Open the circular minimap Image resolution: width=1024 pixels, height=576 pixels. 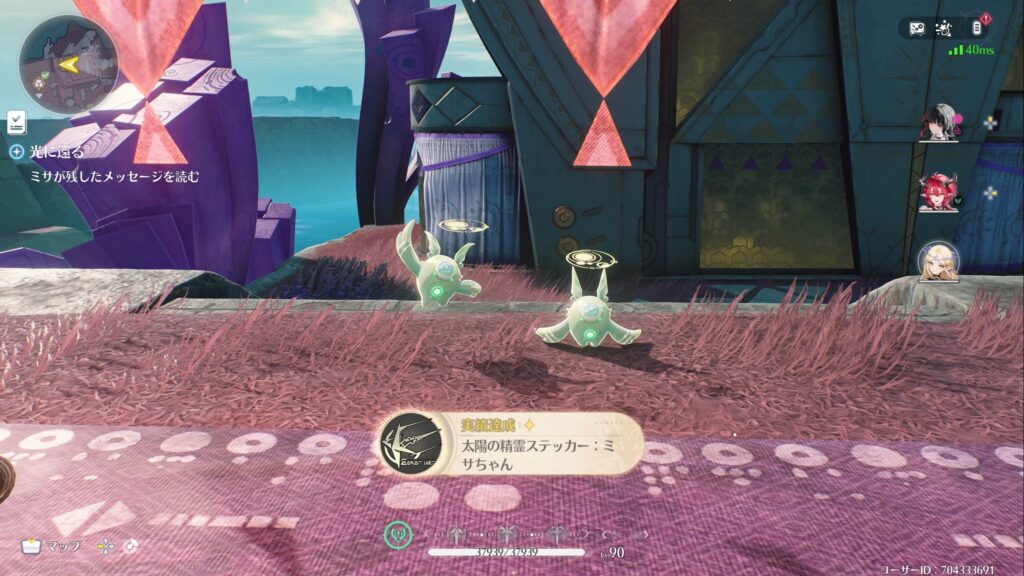tap(68, 65)
